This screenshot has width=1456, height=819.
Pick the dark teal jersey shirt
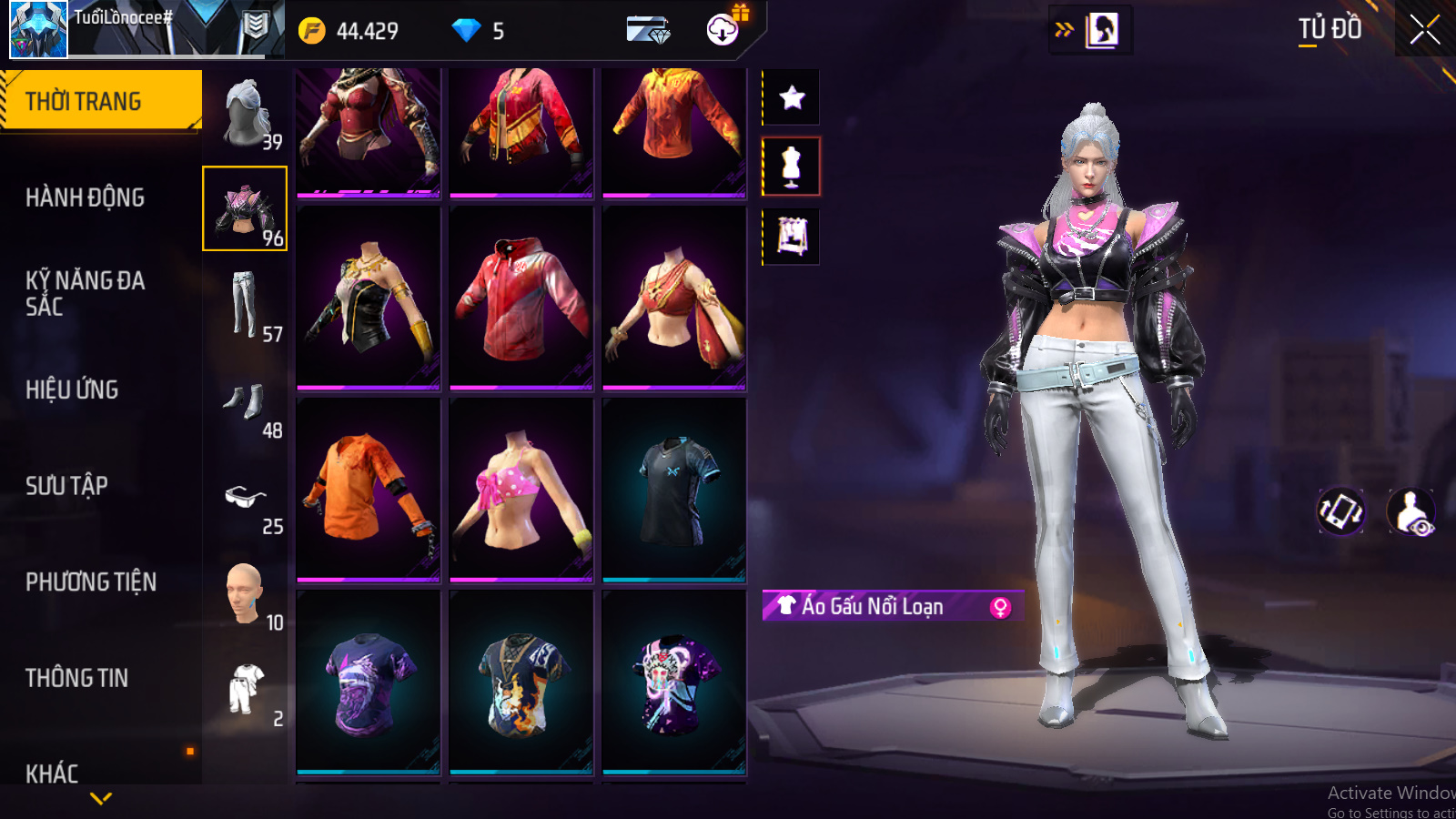tap(673, 490)
